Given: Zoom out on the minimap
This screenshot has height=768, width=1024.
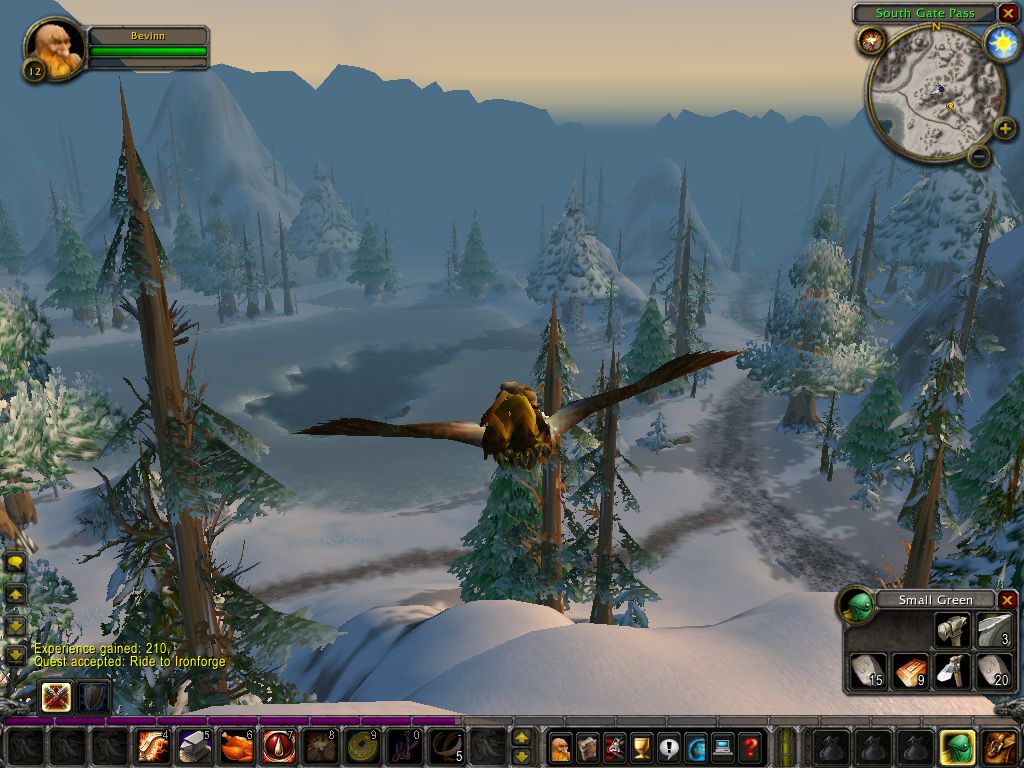Looking at the screenshot, I should coord(979,156).
